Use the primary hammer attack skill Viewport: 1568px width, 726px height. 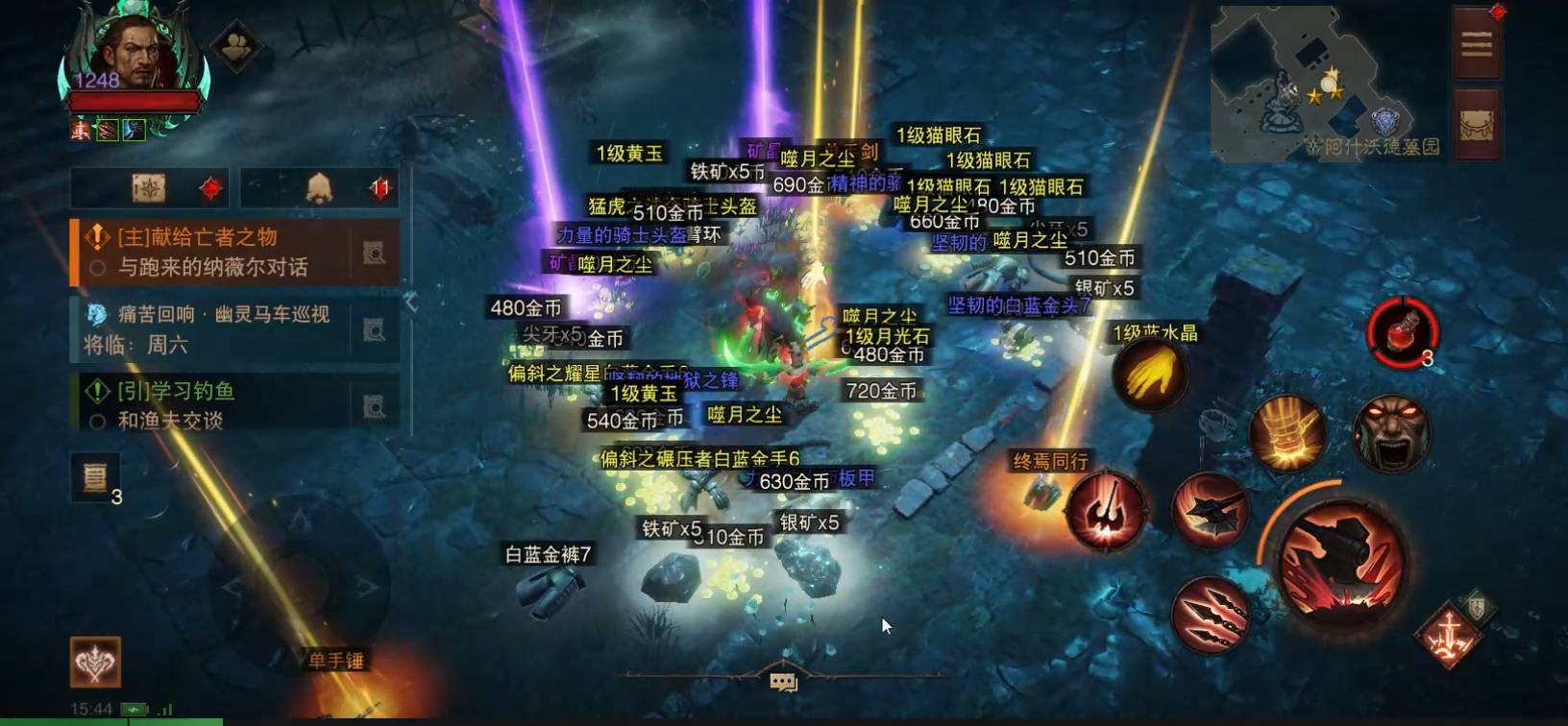pos(1341,558)
